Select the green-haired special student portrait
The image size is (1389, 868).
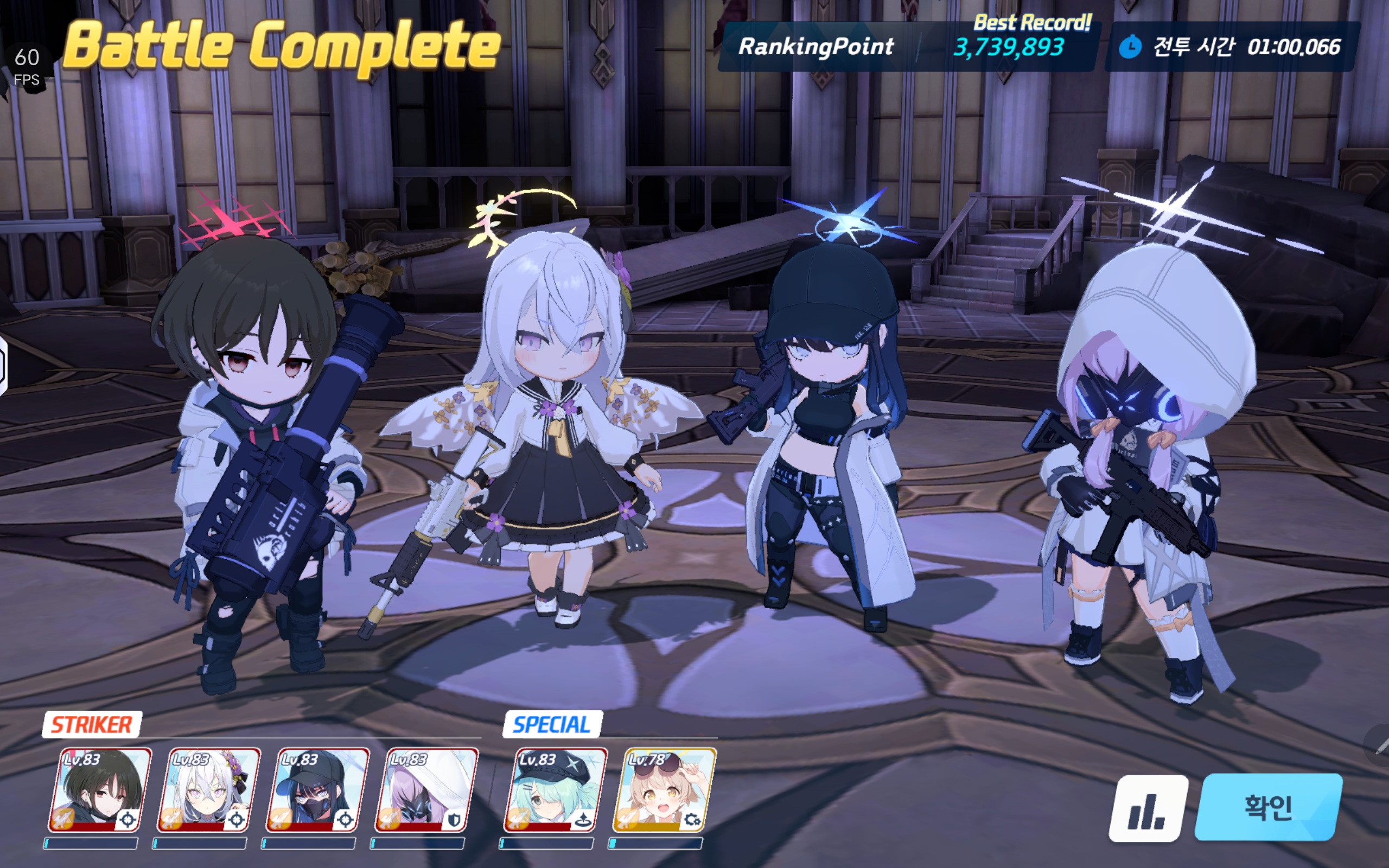pos(555,790)
